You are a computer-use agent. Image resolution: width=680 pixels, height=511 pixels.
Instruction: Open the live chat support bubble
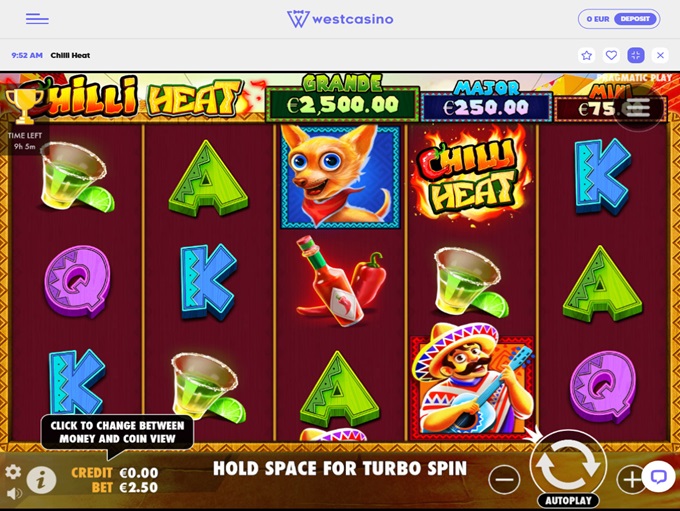[658, 476]
